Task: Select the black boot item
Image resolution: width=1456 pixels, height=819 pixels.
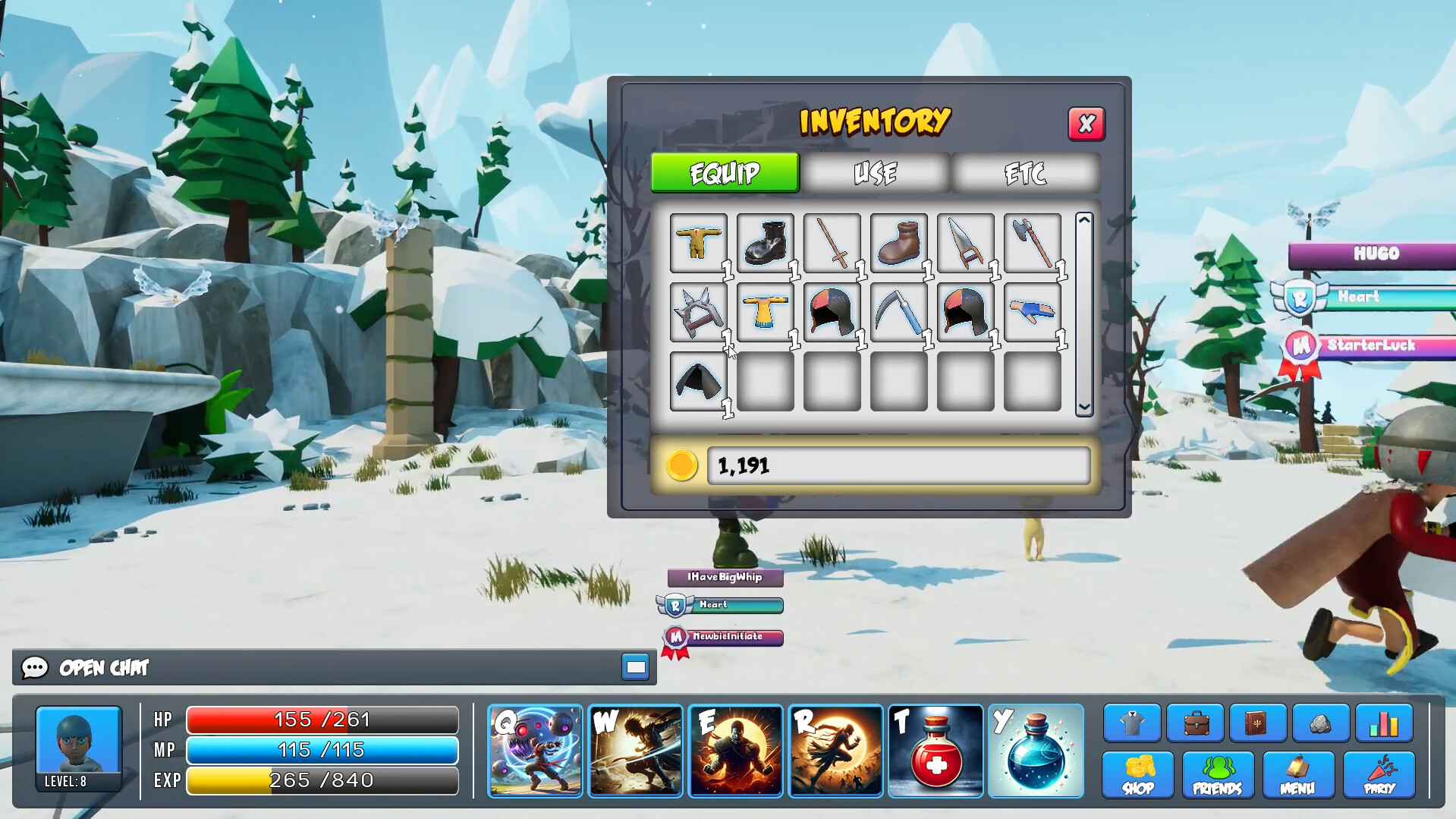Action: click(765, 243)
